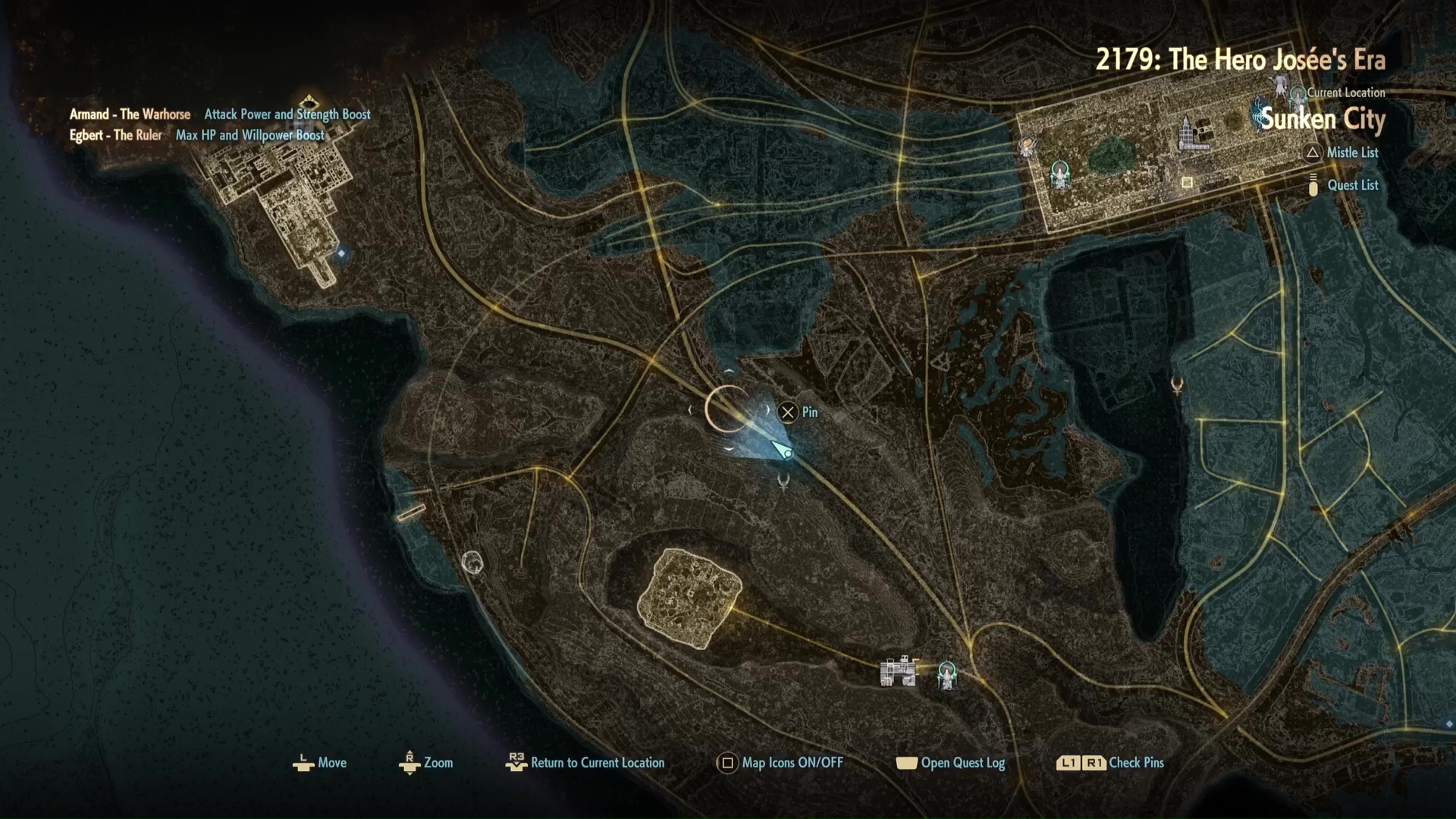Select the horned marker beside the dark lake
Image resolution: width=1456 pixels, height=819 pixels.
(1177, 385)
